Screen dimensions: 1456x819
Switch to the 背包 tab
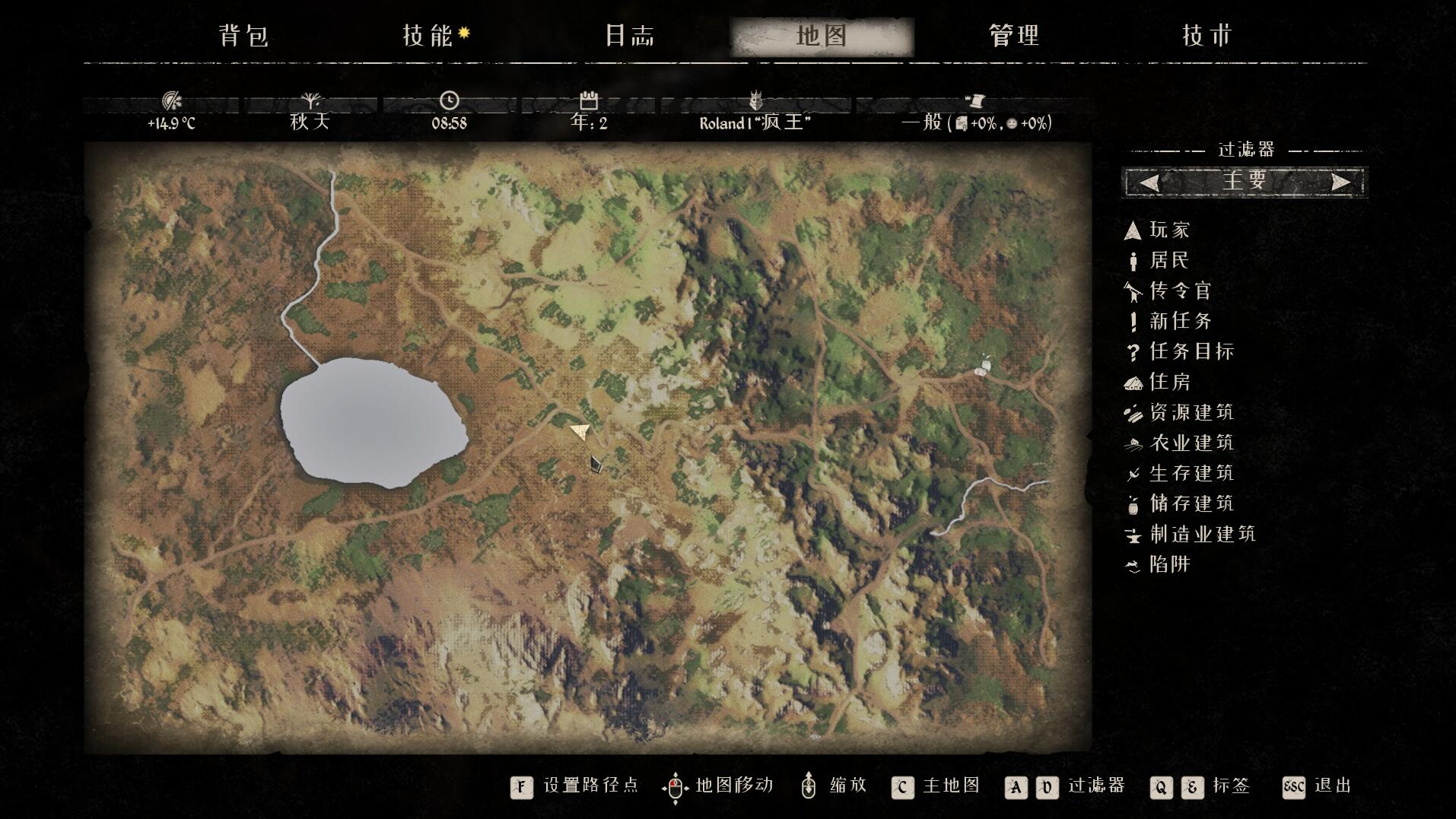click(x=243, y=36)
